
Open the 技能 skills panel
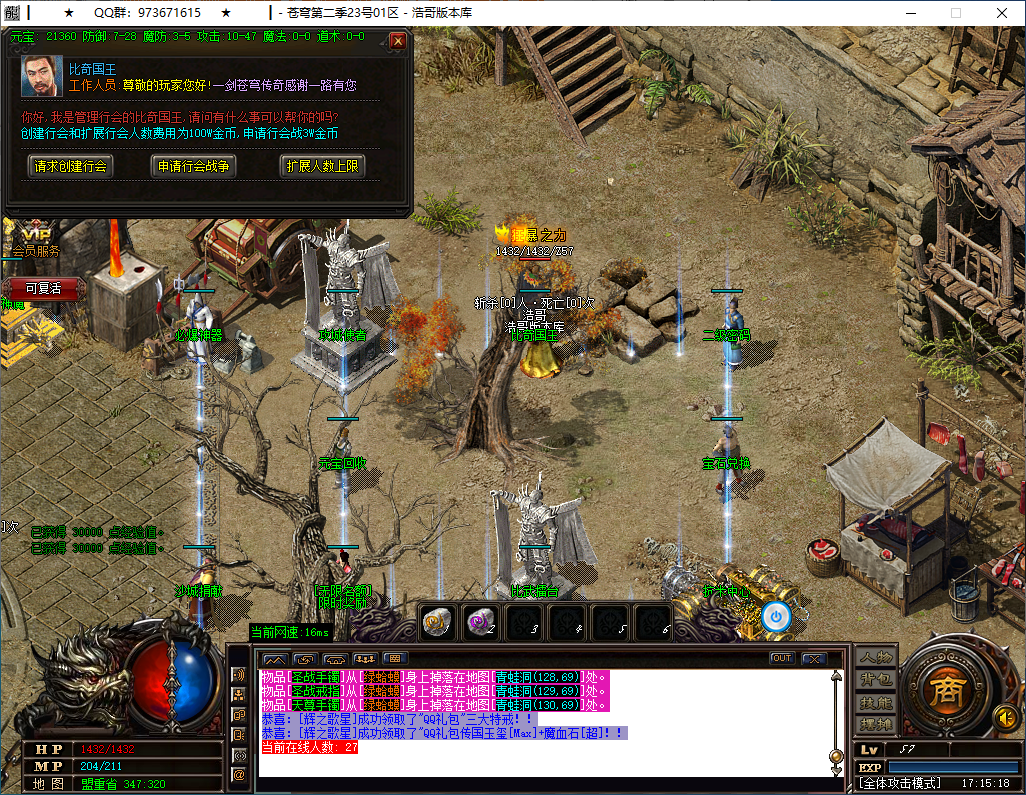pyautogui.click(x=875, y=702)
